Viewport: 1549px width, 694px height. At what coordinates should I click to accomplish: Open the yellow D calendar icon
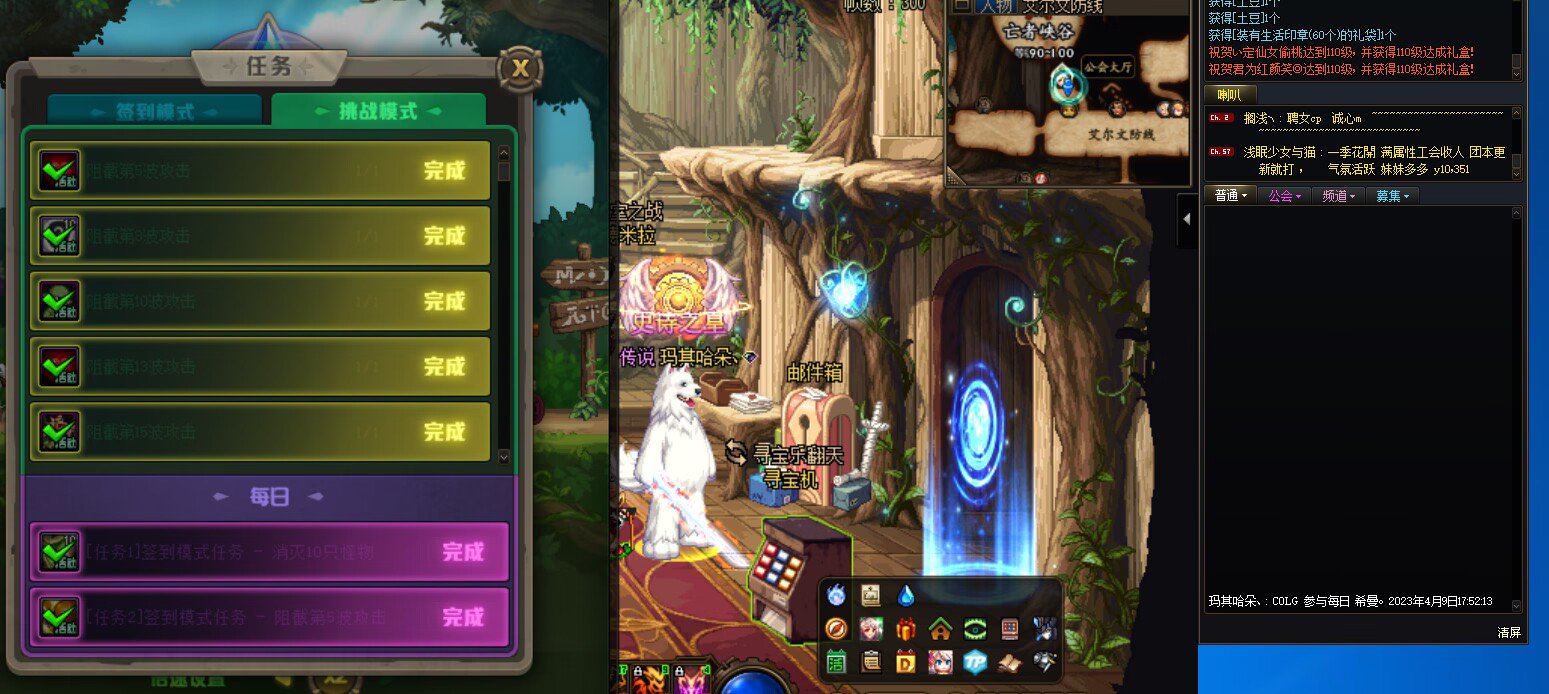coord(906,661)
